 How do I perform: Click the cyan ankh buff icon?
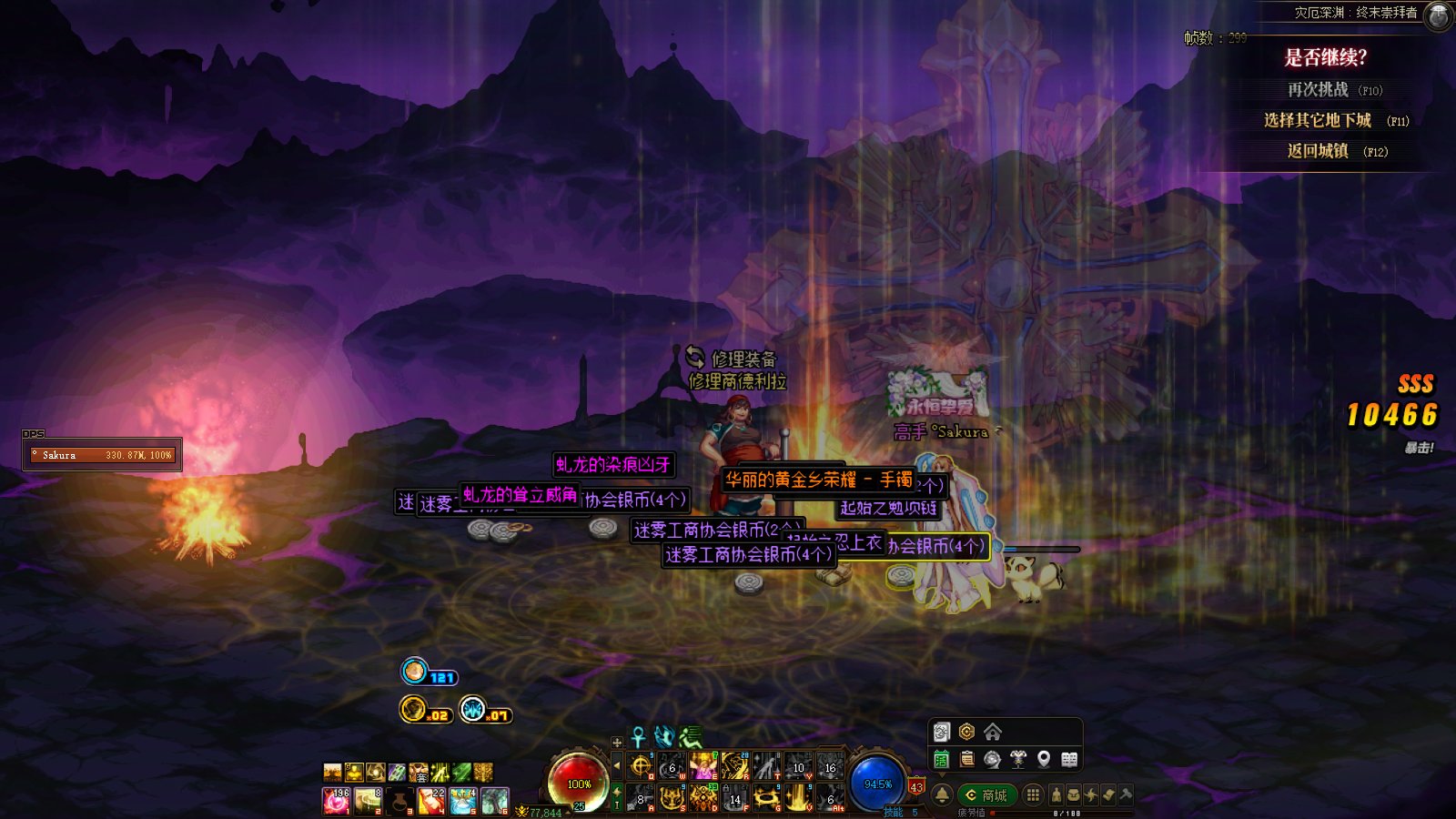pyautogui.click(x=639, y=737)
